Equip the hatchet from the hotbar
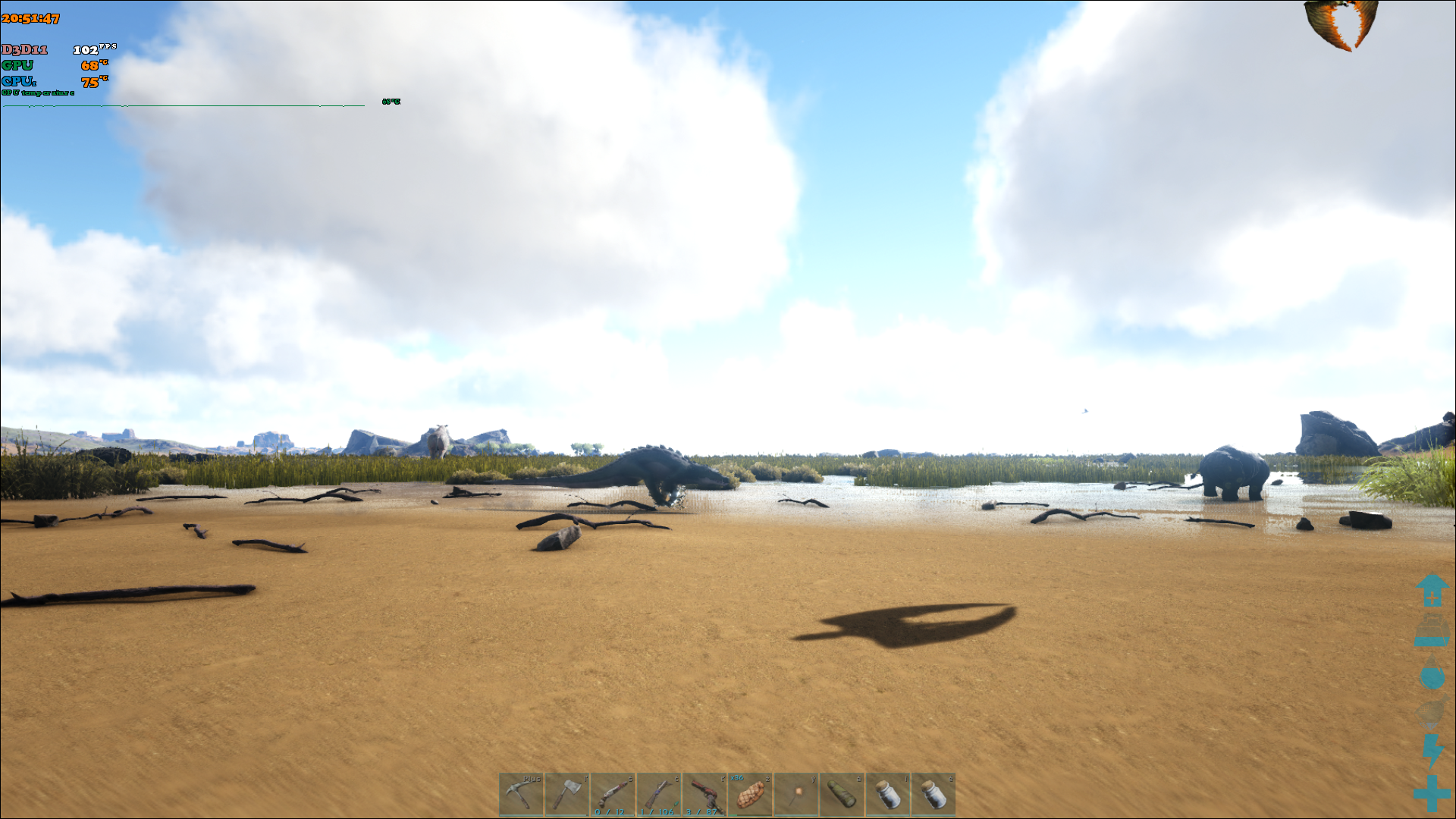1456x819 pixels. click(566, 794)
